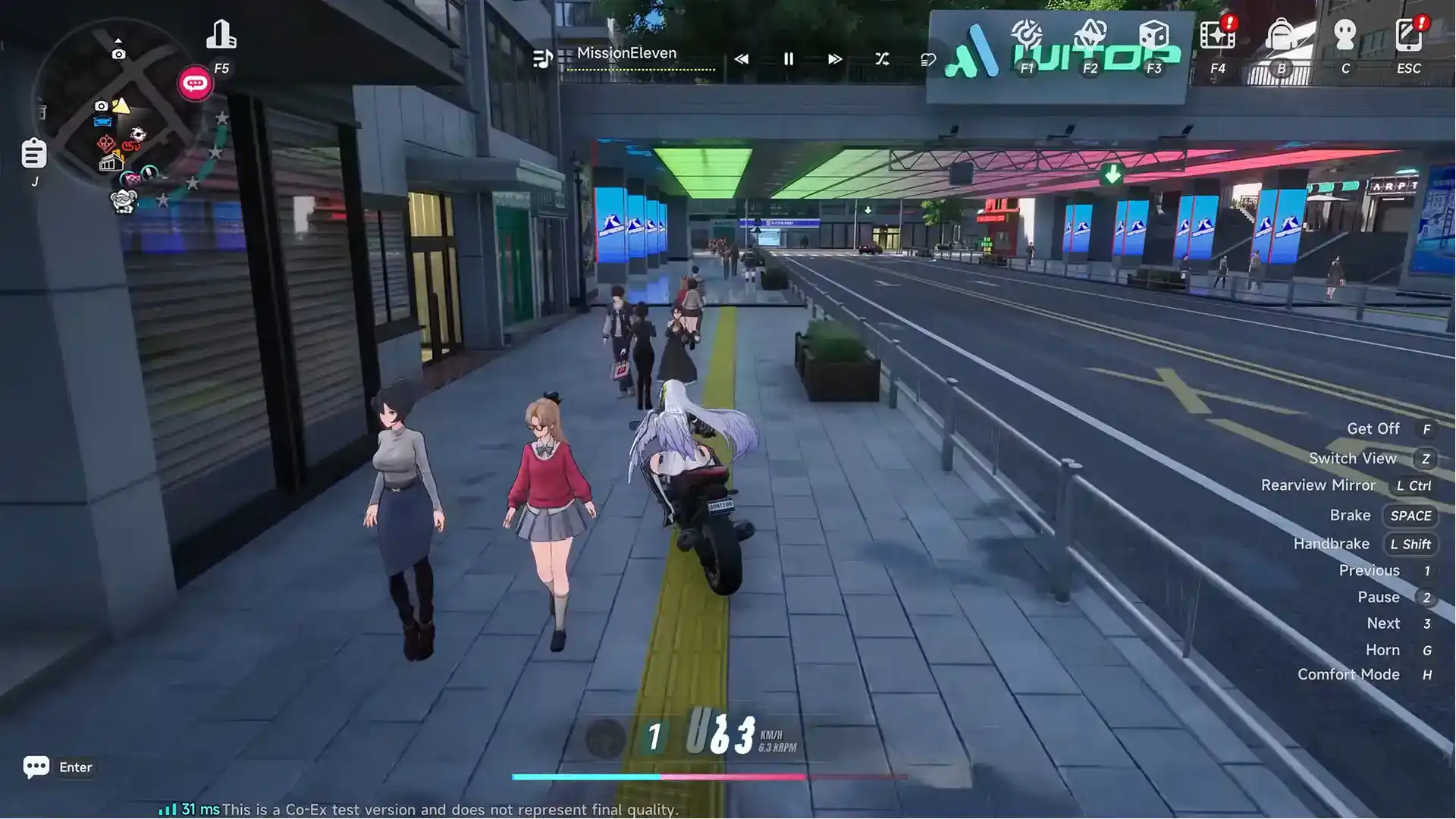
Task: Open the quest clipboard journal icon
Action: pyautogui.click(x=34, y=154)
